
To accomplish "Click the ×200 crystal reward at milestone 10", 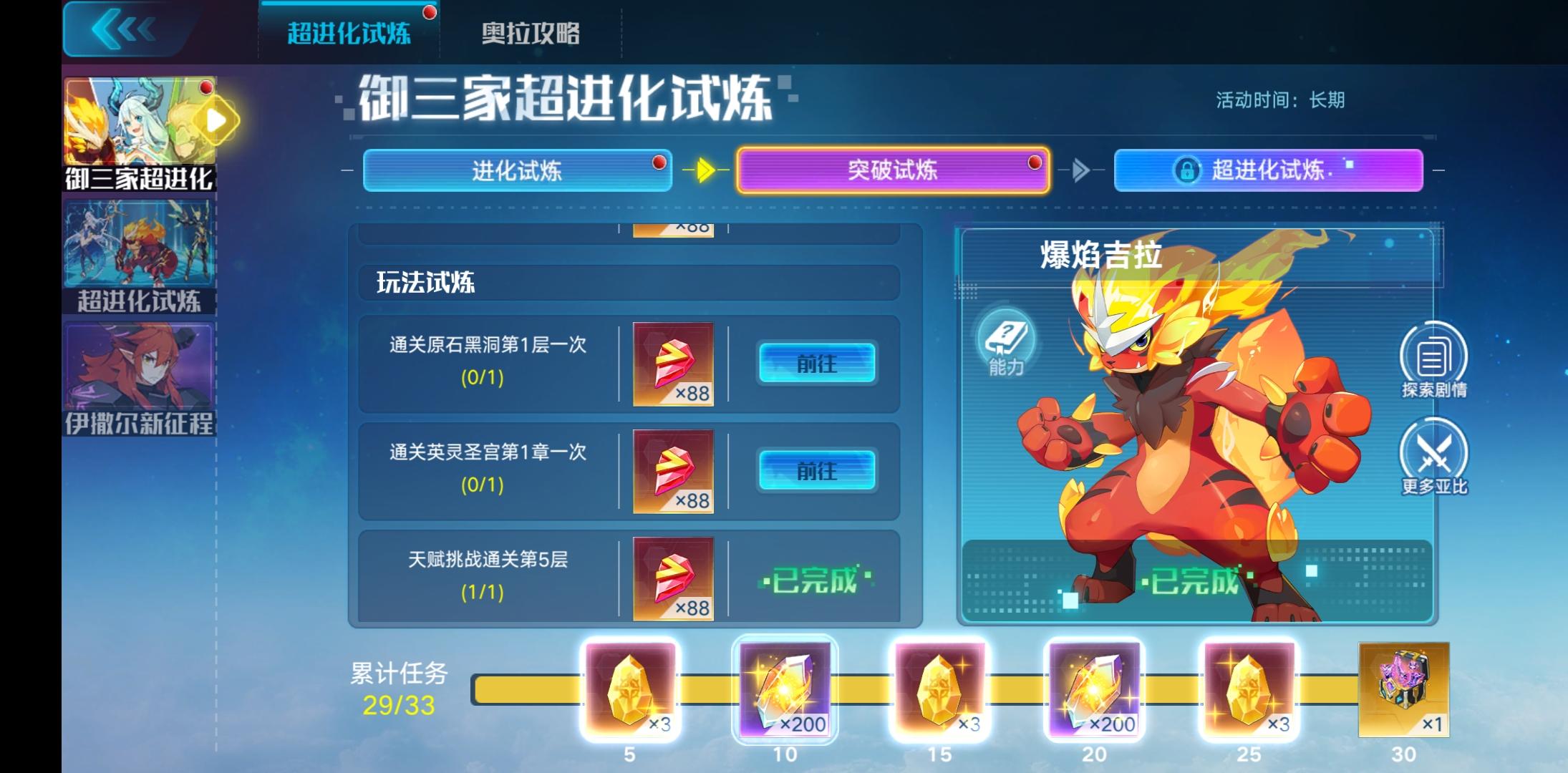I will click(785, 691).
